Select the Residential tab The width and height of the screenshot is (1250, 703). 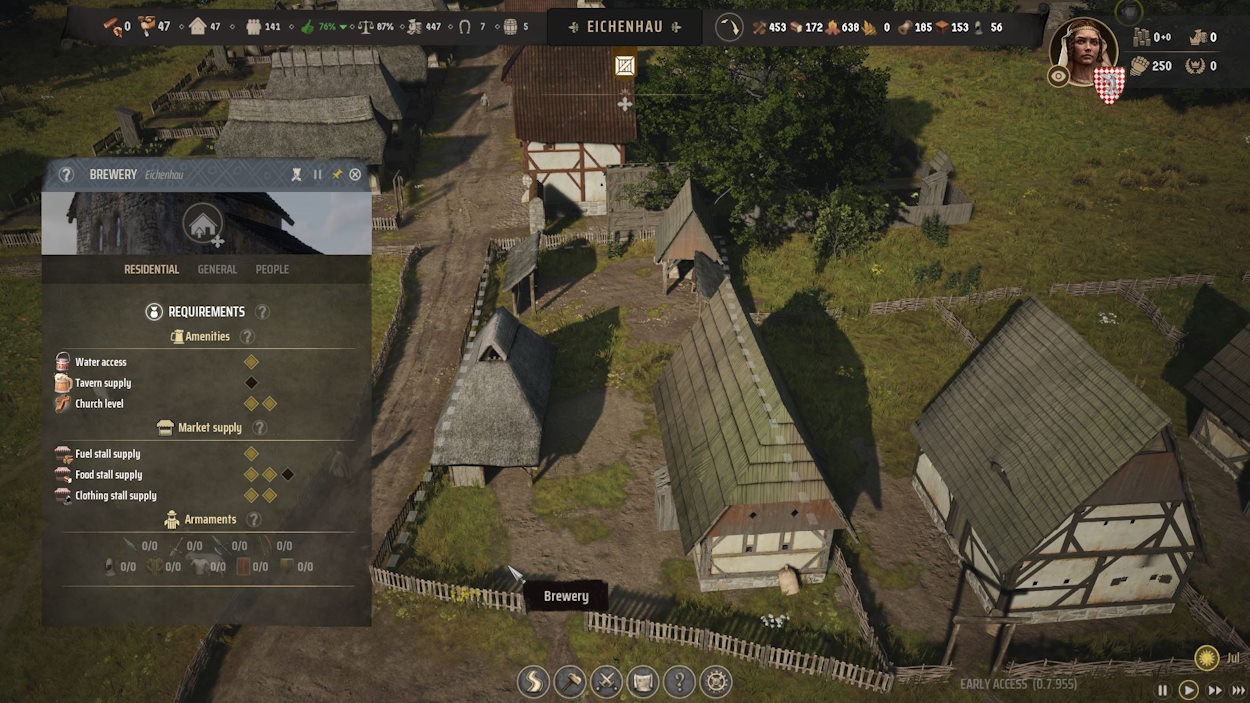coord(151,269)
